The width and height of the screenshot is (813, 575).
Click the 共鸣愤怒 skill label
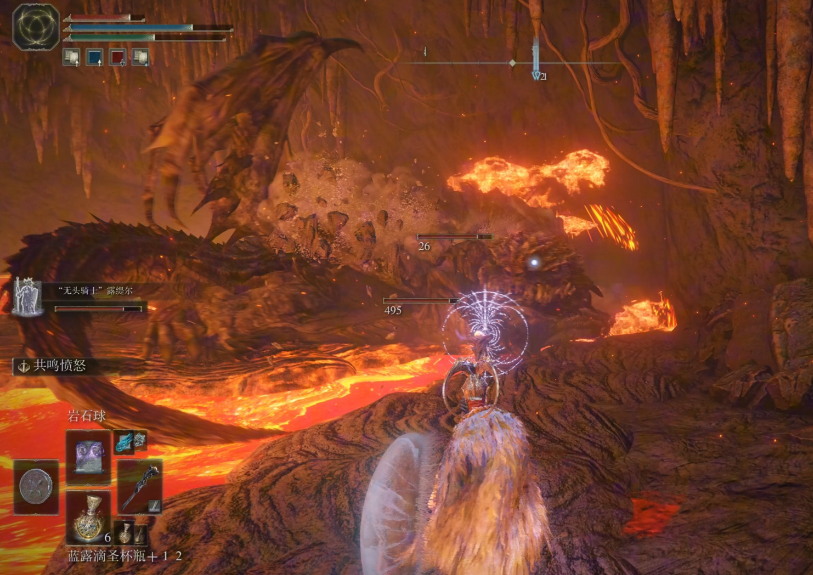point(59,366)
